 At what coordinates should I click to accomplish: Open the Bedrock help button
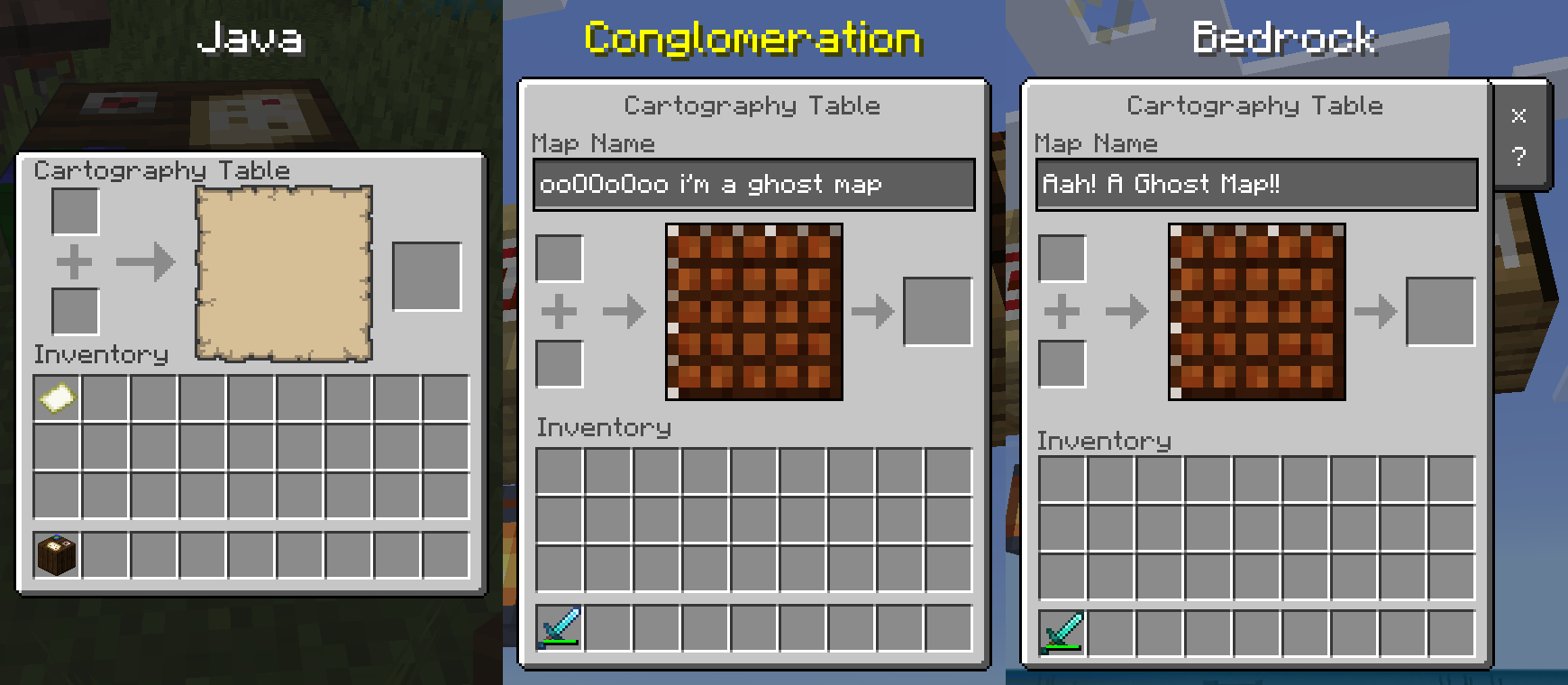[x=1519, y=157]
